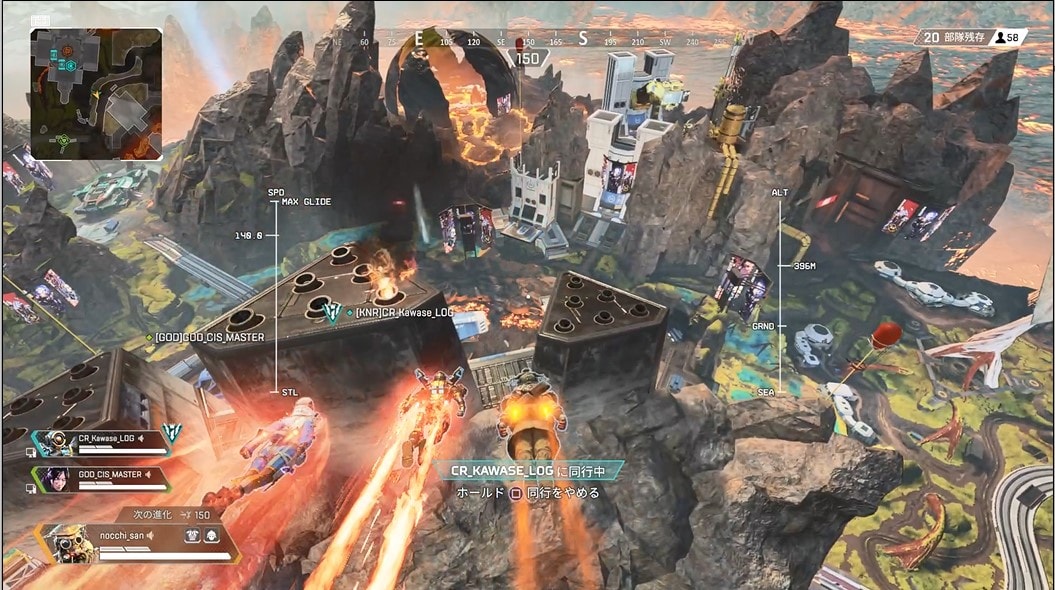Click the GOD_CIS_MASTER floating name tag
The image size is (1055, 590).
point(208,338)
